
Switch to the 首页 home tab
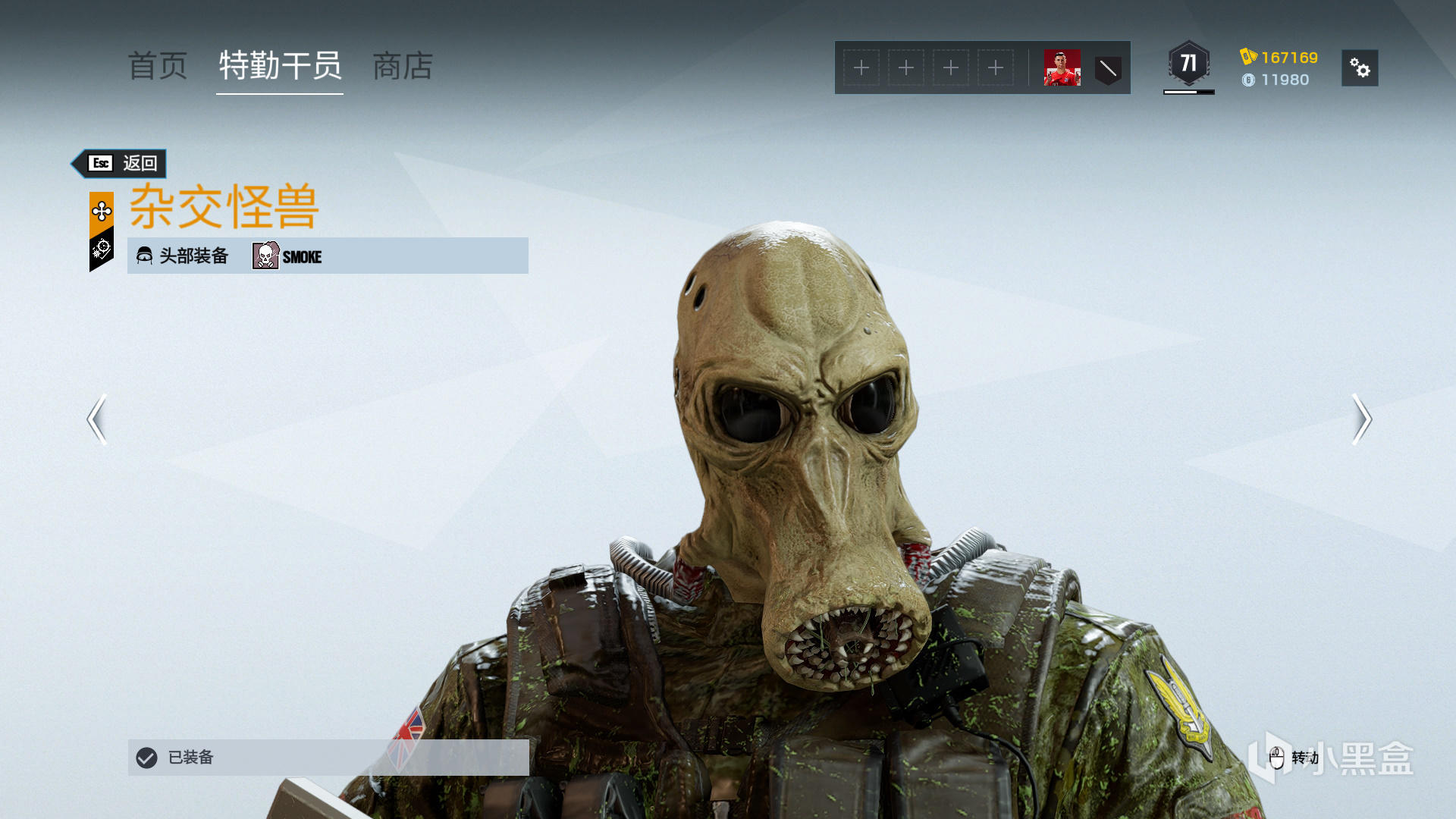click(x=158, y=67)
